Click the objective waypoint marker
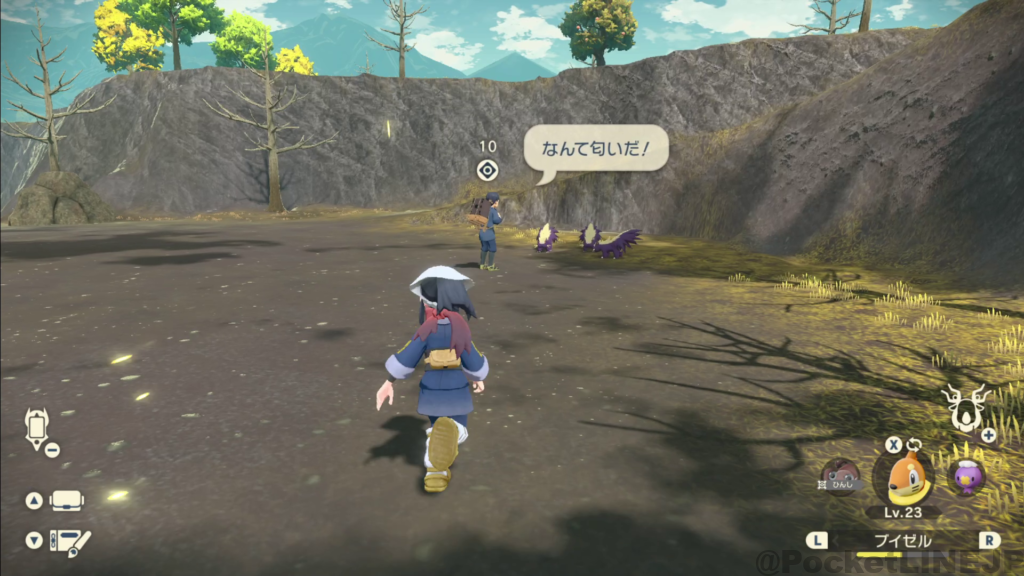This screenshot has height=576, width=1024. 487,169
